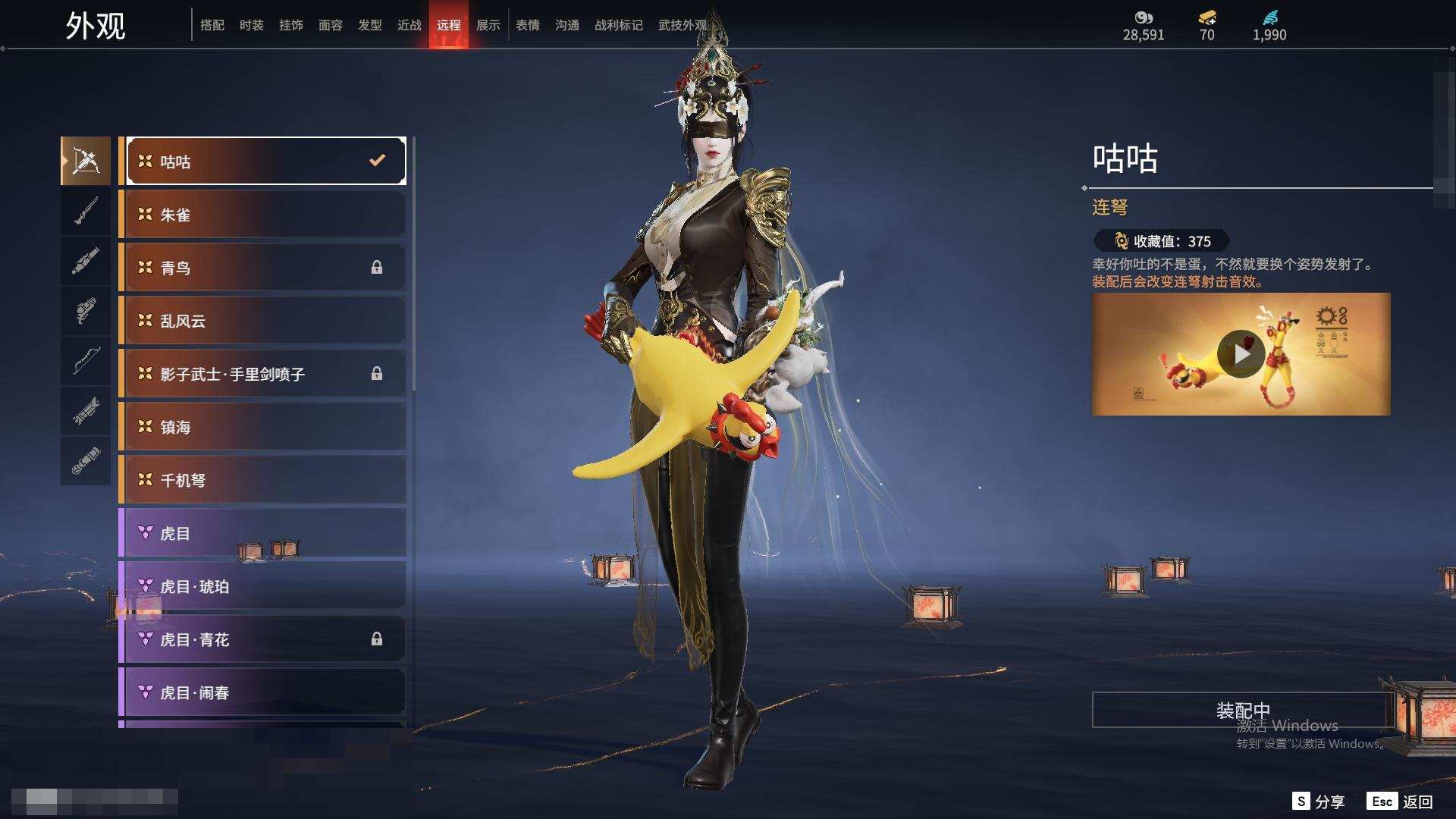
Task: Go to the 战利标记 tab
Action: [x=618, y=25]
